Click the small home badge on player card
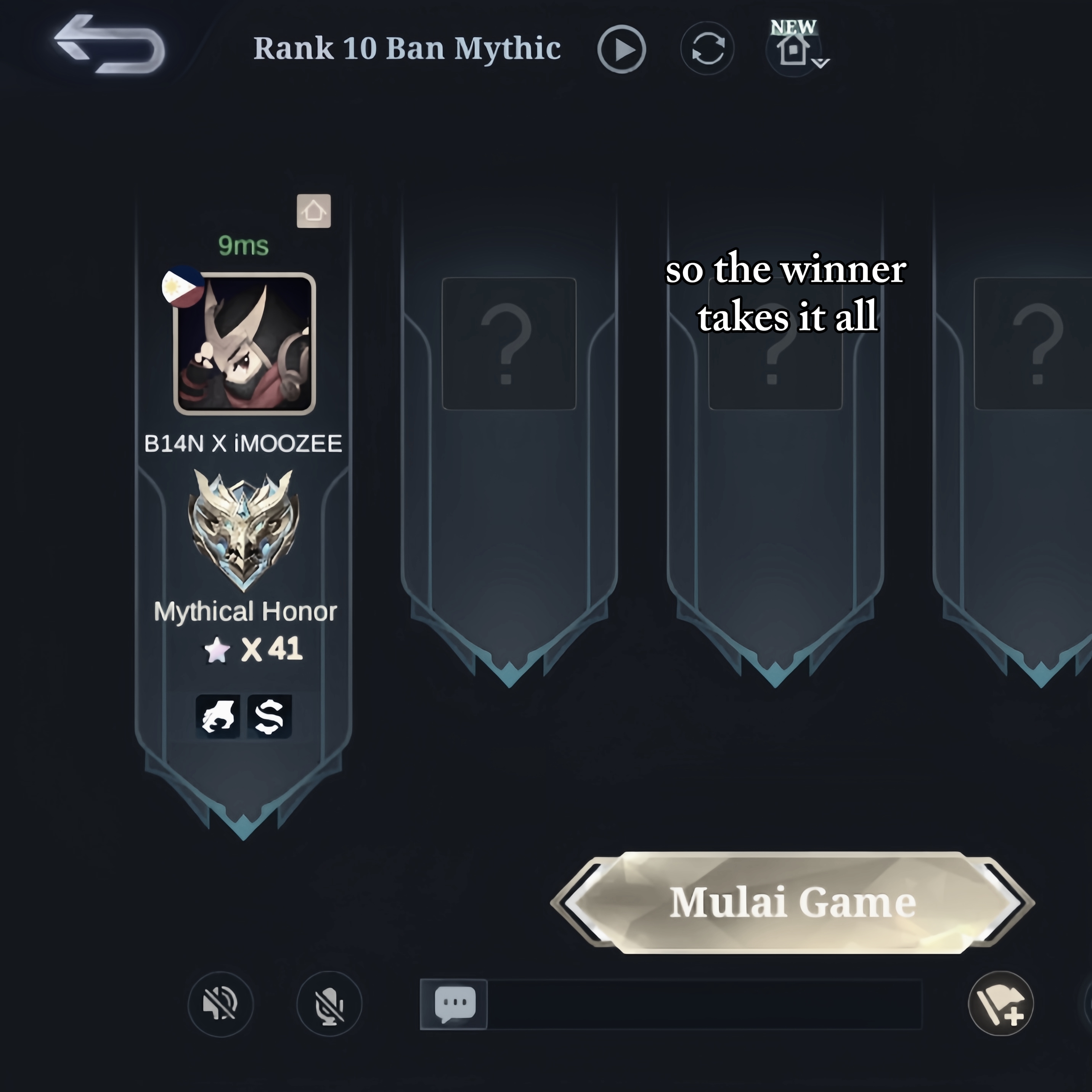The height and width of the screenshot is (1092, 1092). click(314, 211)
